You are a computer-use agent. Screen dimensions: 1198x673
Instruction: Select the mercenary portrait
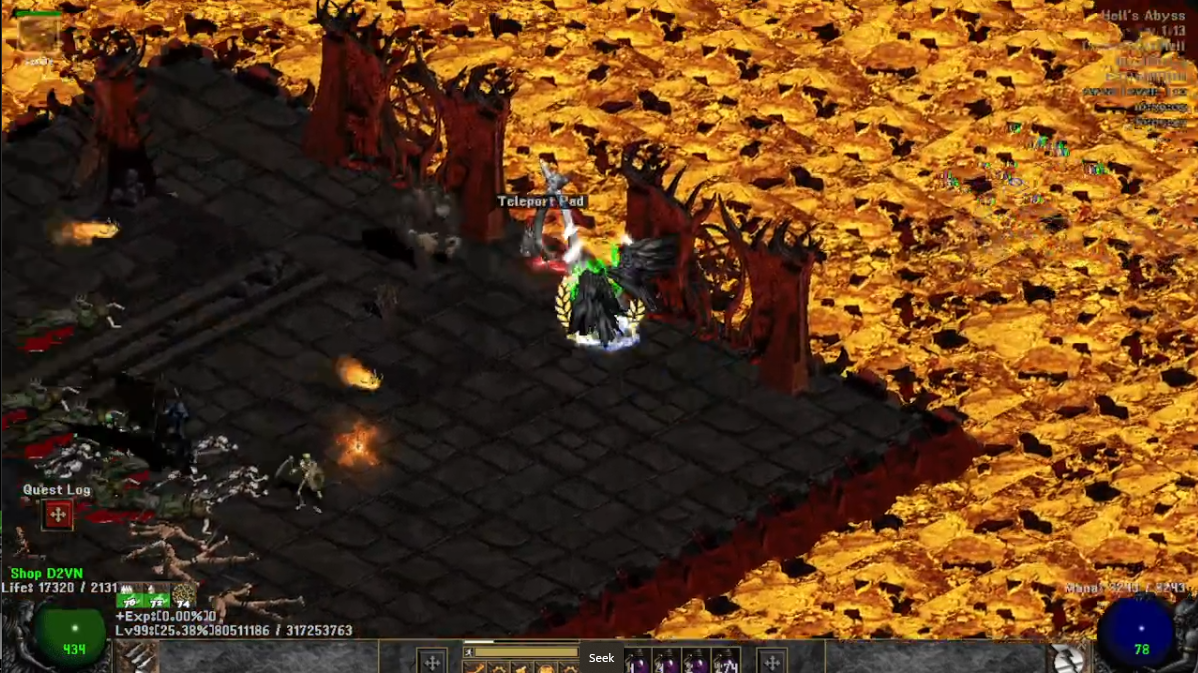(x=38, y=34)
